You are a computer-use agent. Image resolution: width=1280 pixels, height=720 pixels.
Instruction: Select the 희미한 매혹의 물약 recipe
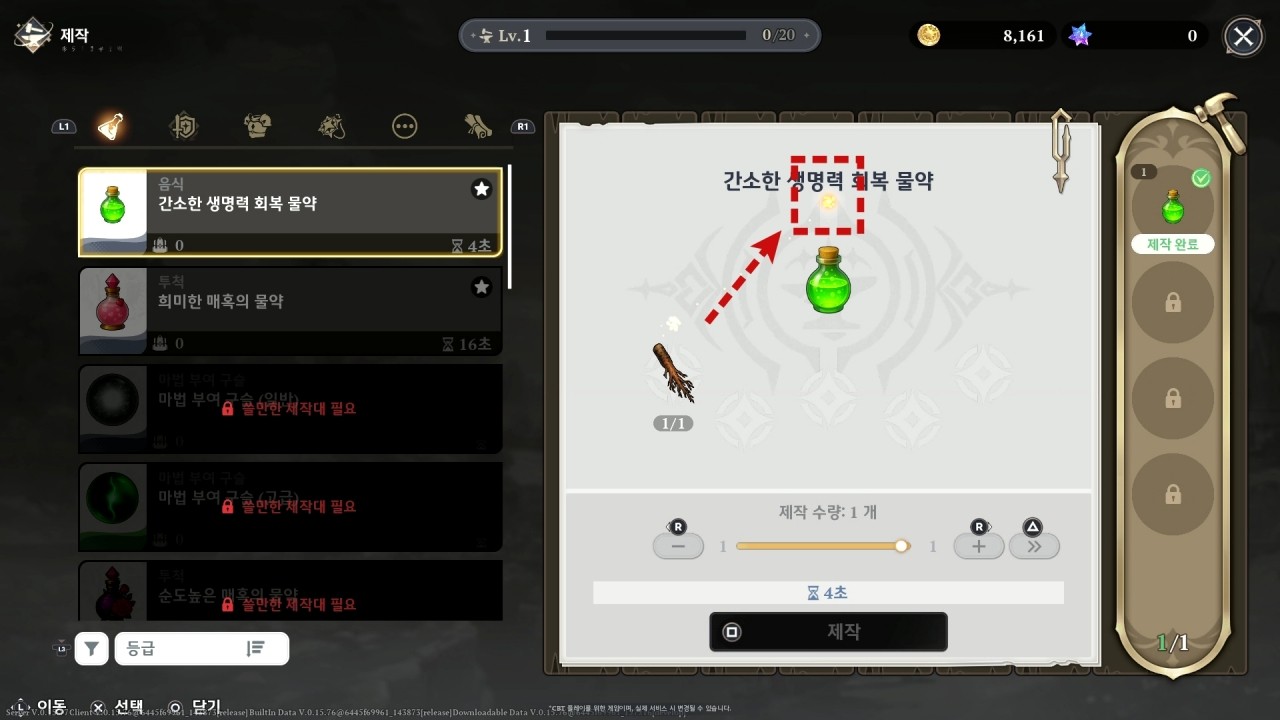(290, 310)
